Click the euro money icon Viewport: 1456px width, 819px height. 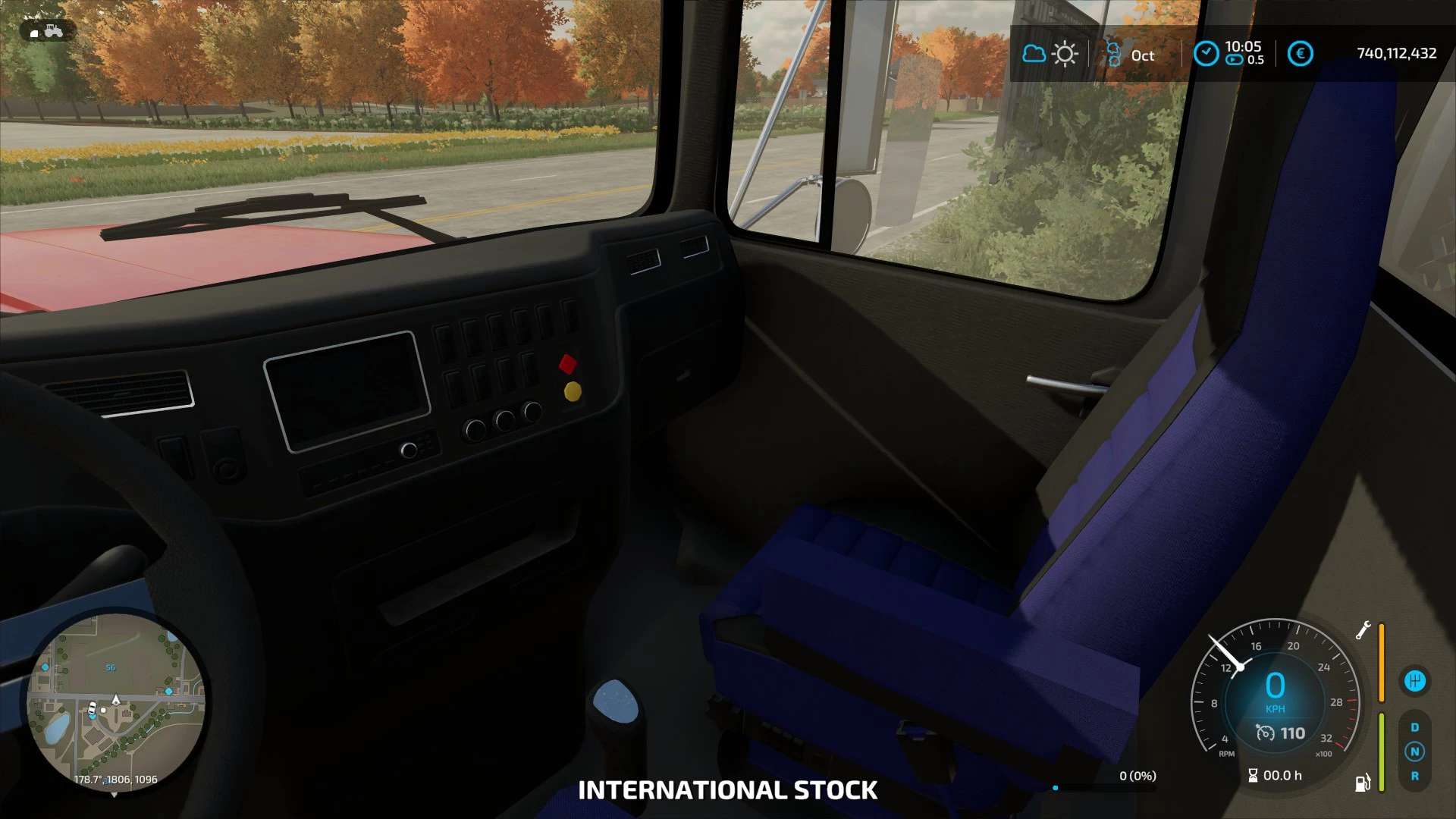[1300, 54]
